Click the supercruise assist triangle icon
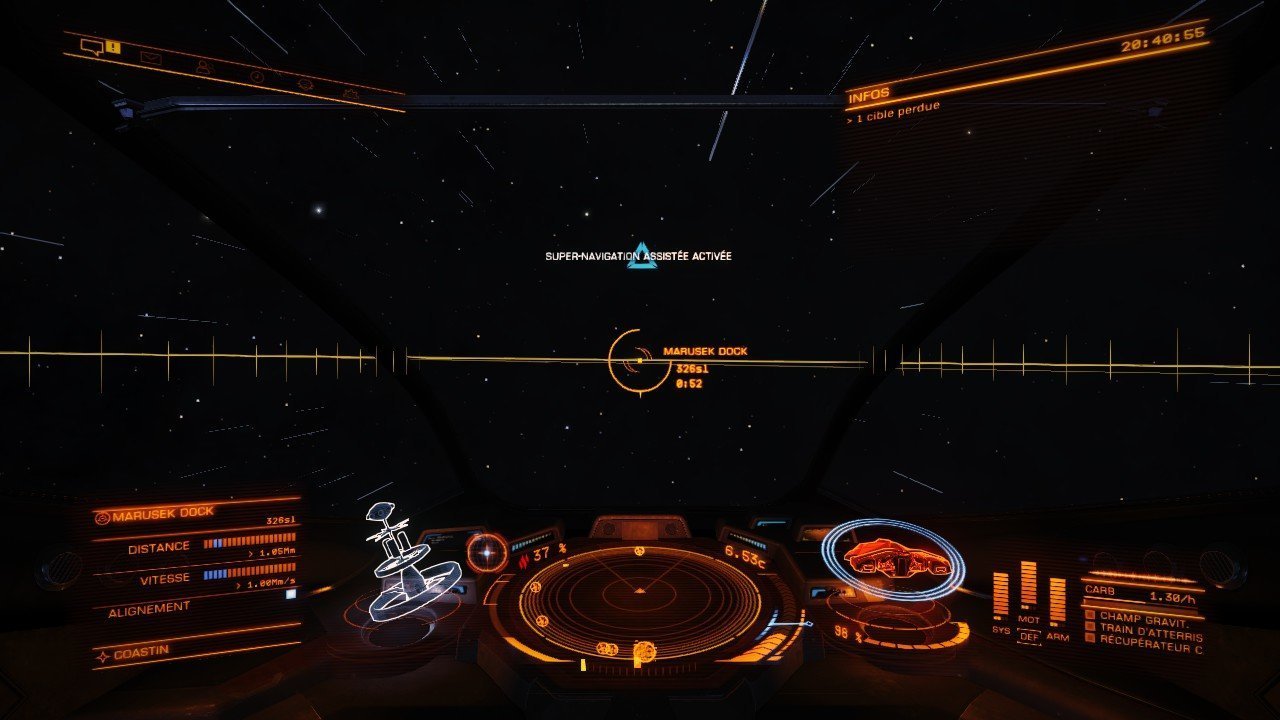 point(642,256)
